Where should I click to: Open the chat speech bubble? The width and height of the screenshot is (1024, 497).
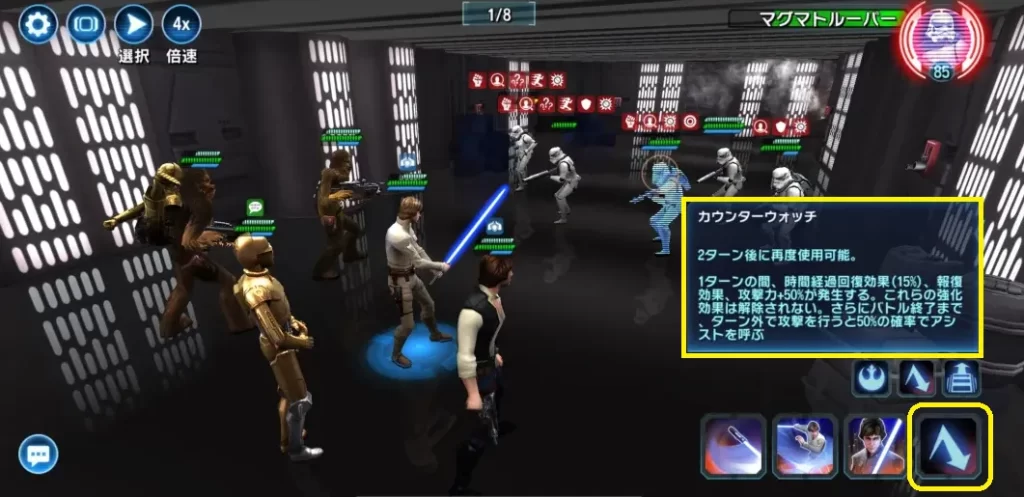(38, 455)
